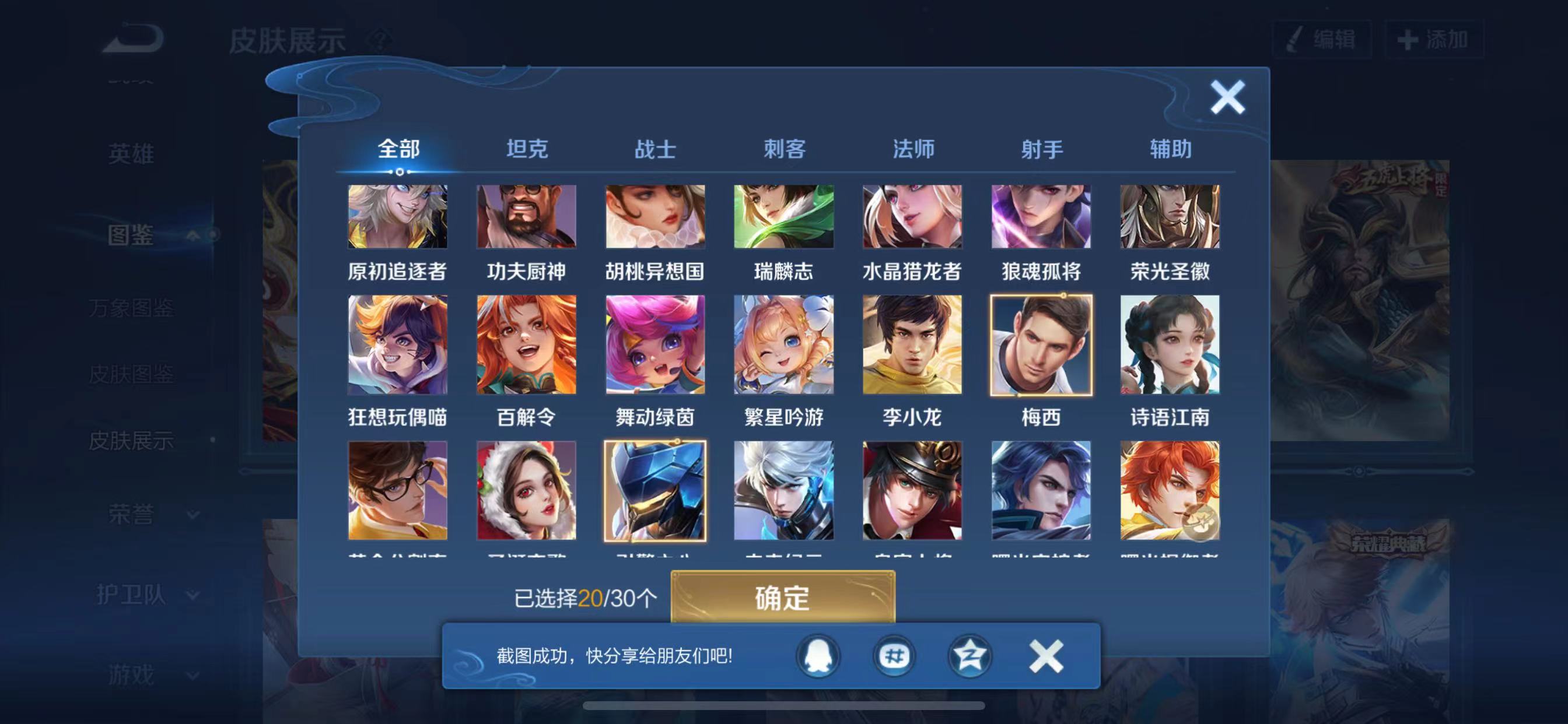Tap the QQ penguin share icon
The image size is (1568, 724).
coord(818,656)
